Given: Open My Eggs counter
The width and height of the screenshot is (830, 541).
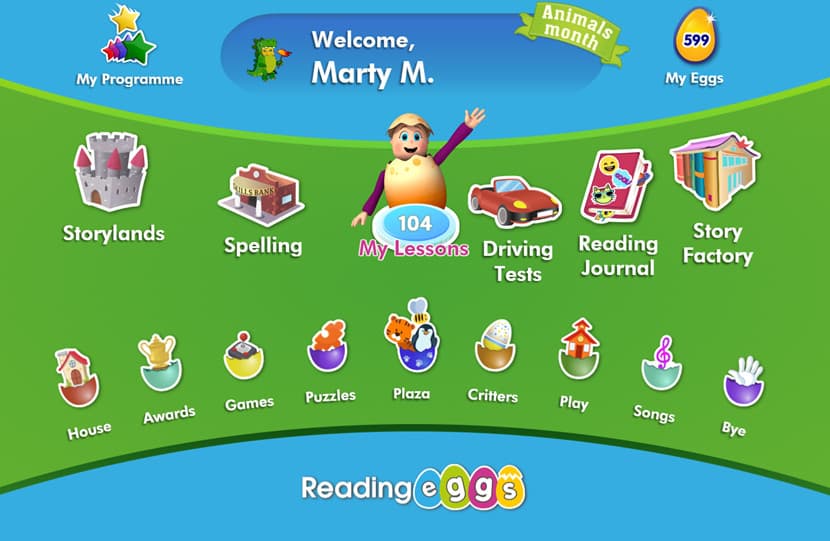Looking at the screenshot, I should (694, 42).
